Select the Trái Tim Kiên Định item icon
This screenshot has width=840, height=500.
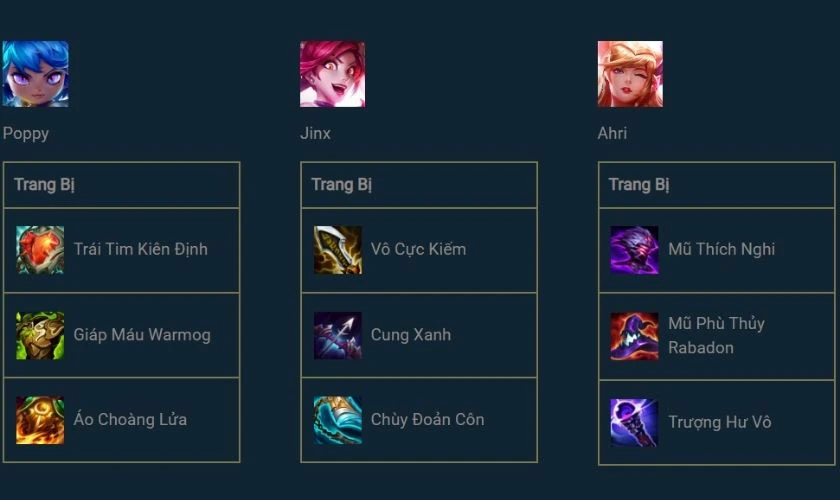coord(40,250)
